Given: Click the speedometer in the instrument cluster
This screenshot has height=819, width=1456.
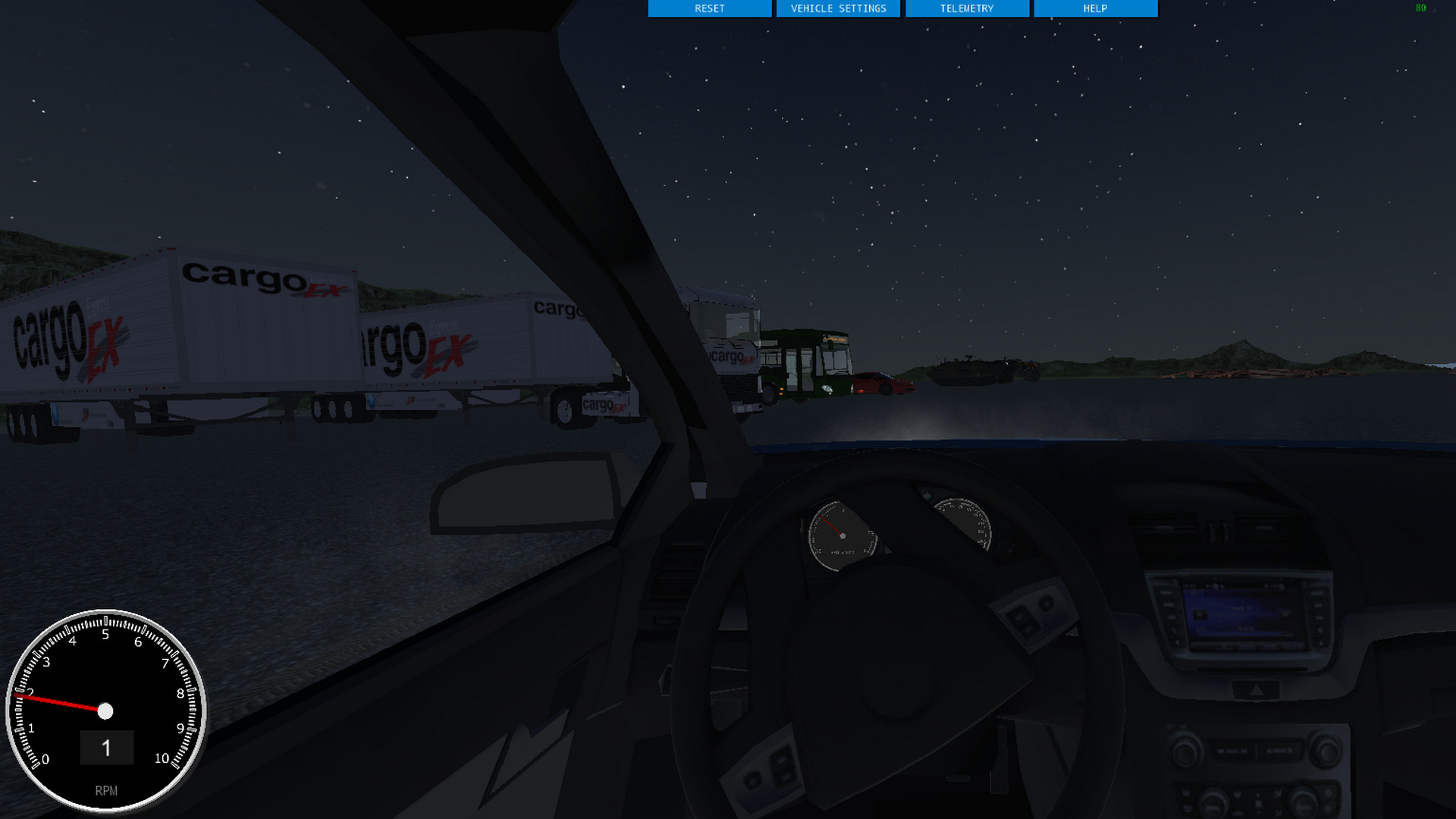Looking at the screenshot, I should [965, 522].
